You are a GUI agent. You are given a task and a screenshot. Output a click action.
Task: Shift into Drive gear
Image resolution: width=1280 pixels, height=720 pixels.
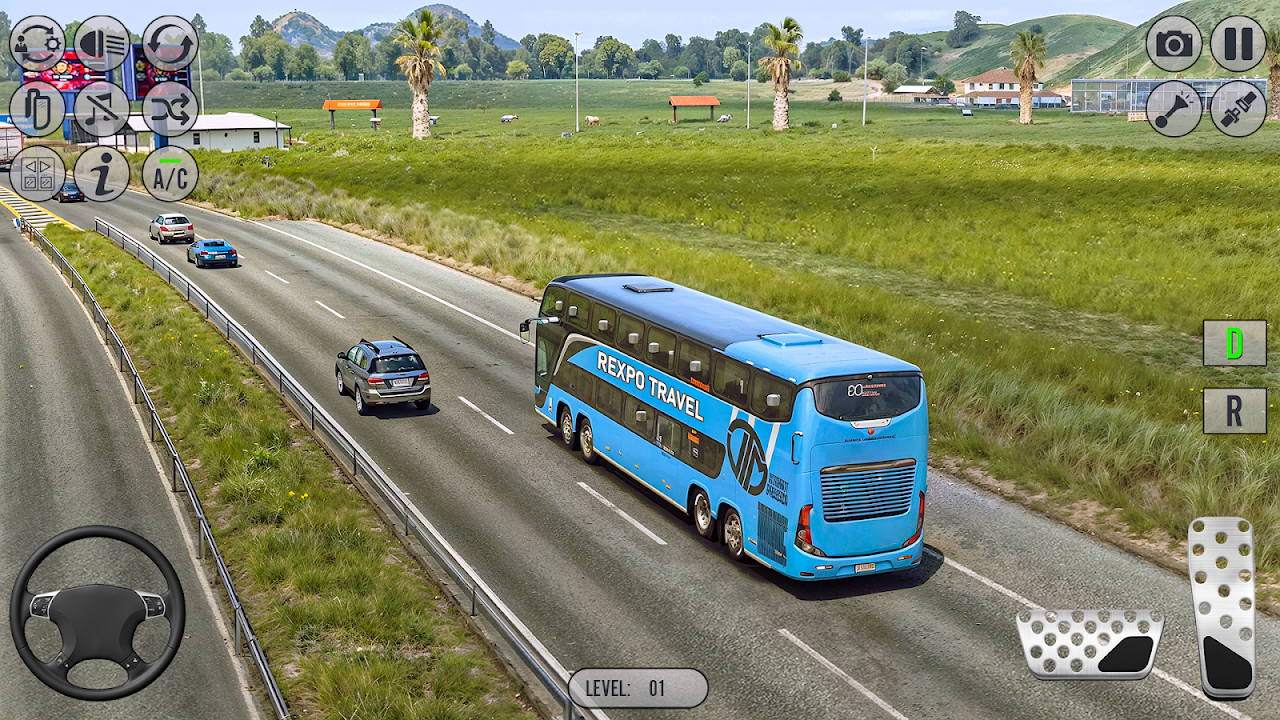1234,343
